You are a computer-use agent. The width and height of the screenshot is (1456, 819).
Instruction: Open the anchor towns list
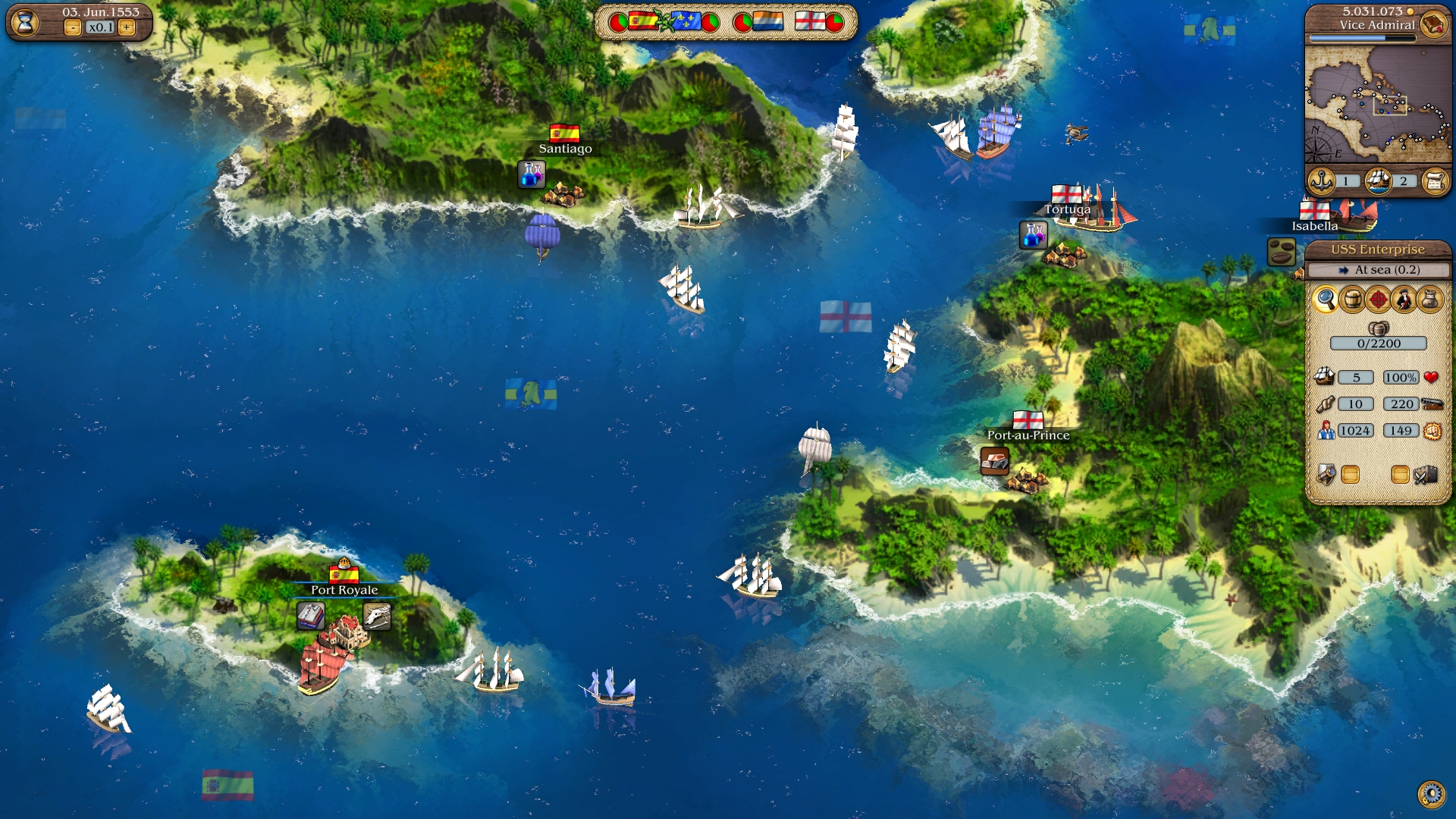tap(1322, 181)
